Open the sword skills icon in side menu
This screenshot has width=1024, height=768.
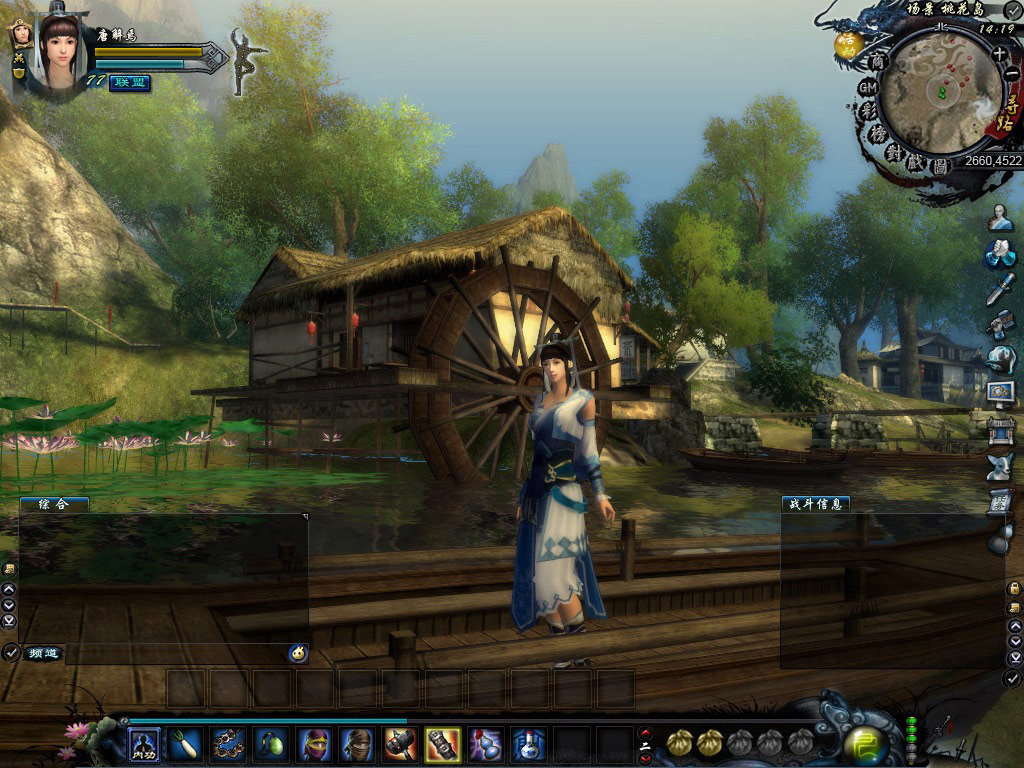click(1000, 289)
